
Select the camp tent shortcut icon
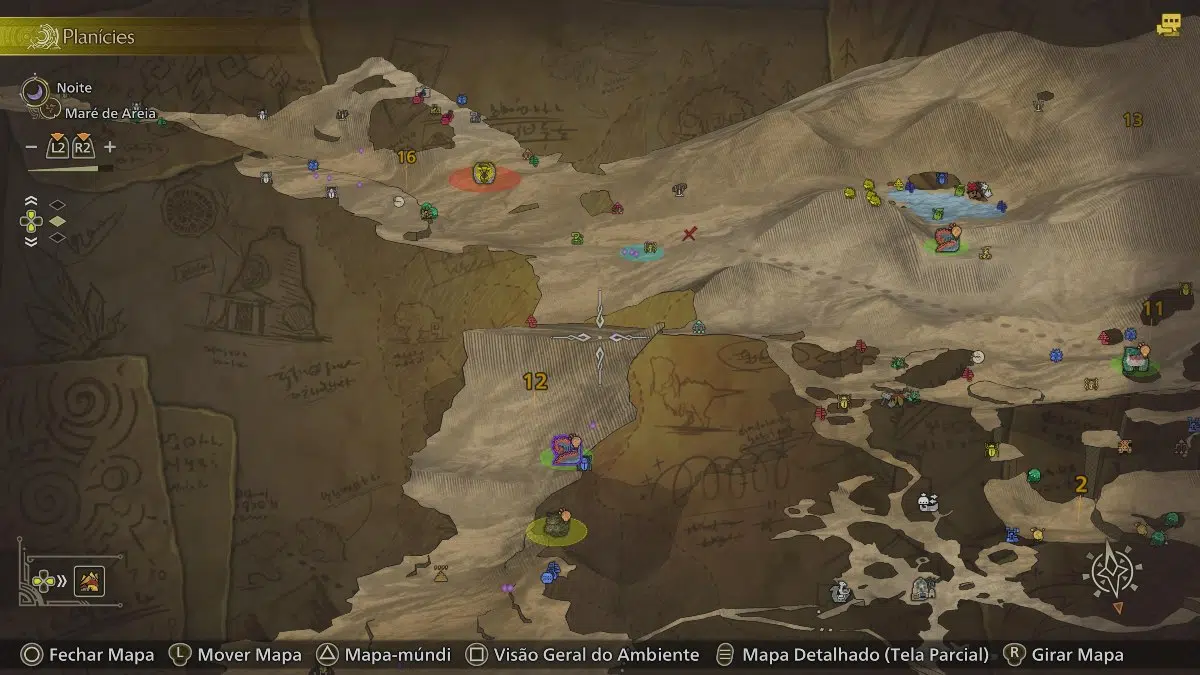(x=90, y=580)
